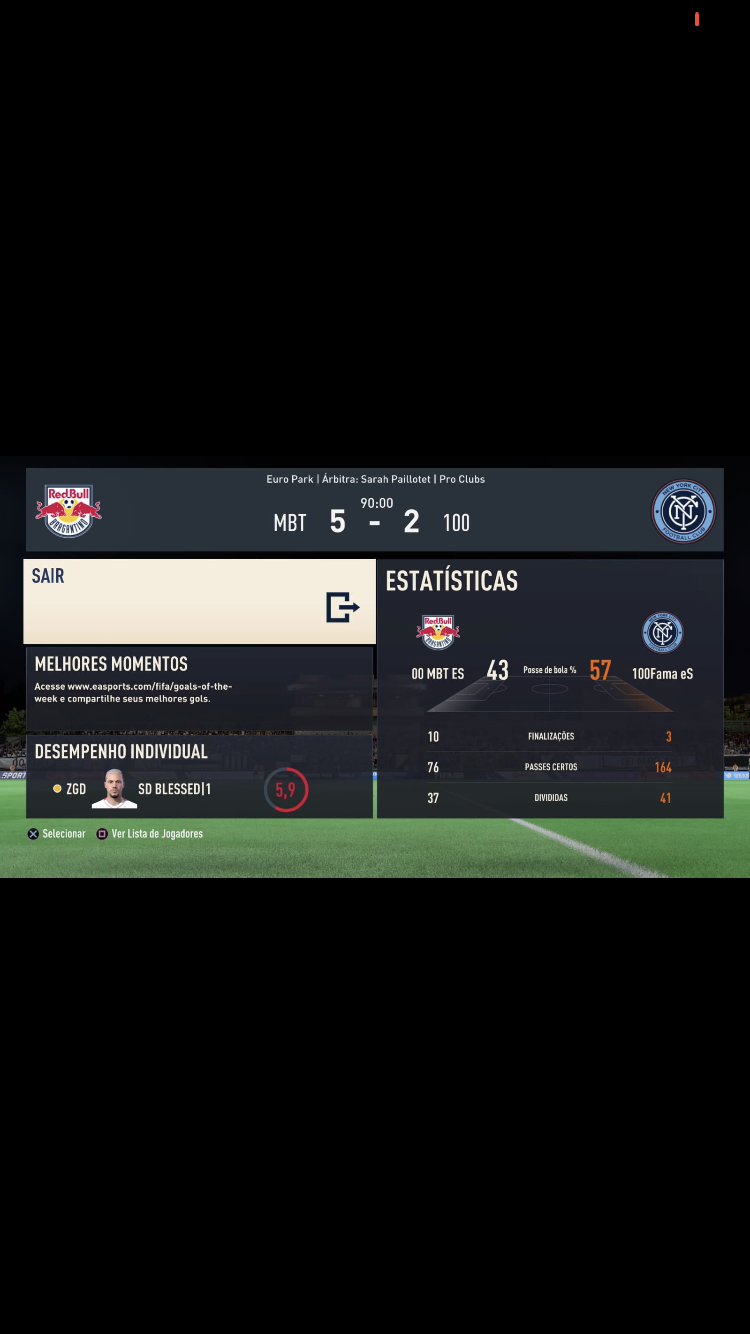Select the Sair exit tile
This screenshot has width=750, height=1334.
(199, 601)
